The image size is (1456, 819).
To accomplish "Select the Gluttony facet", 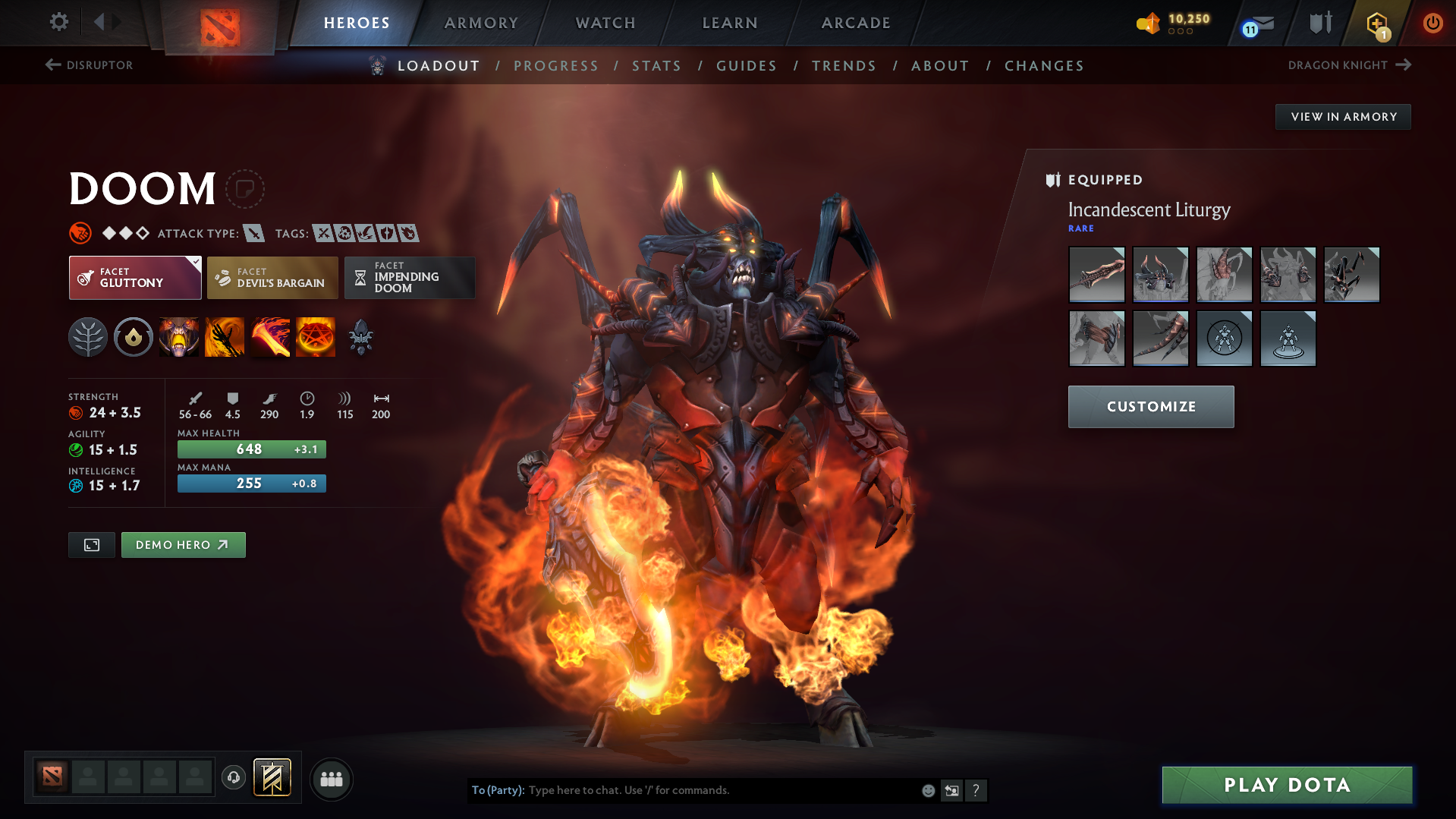I will pyautogui.click(x=135, y=278).
